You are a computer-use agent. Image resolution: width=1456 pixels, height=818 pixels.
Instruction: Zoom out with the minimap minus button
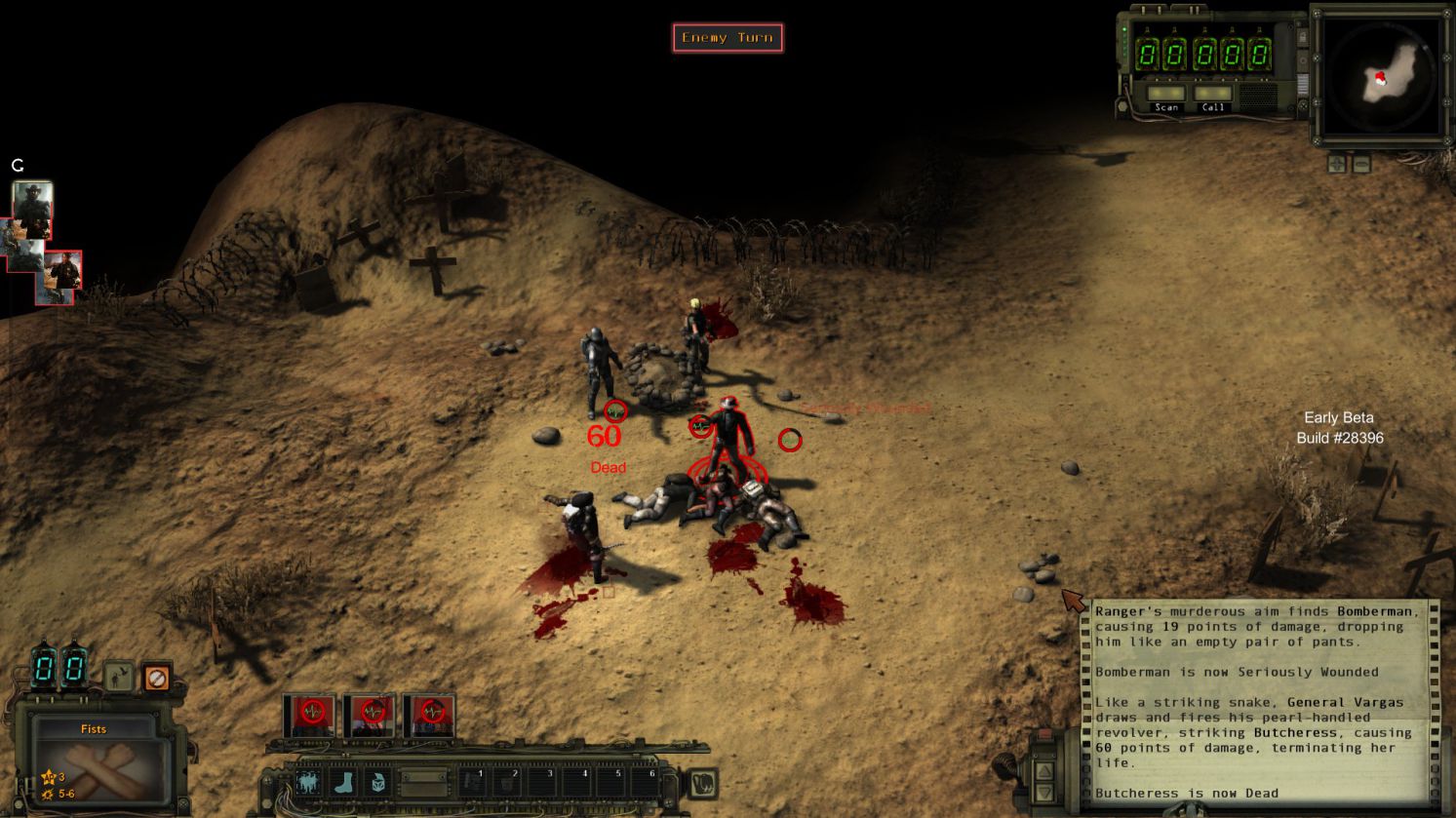1361,164
